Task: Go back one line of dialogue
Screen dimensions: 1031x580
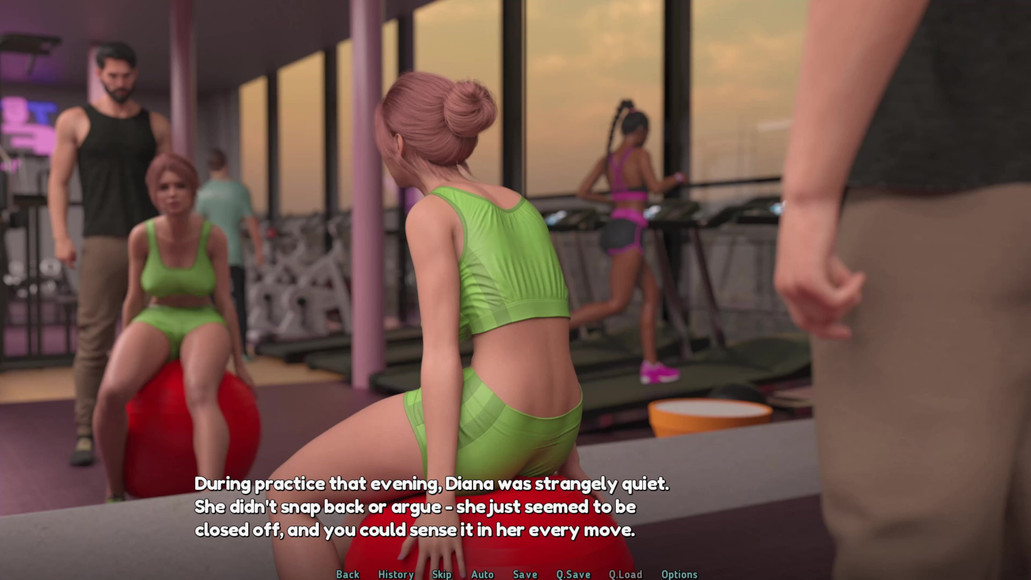Action: tap(348, 574)
